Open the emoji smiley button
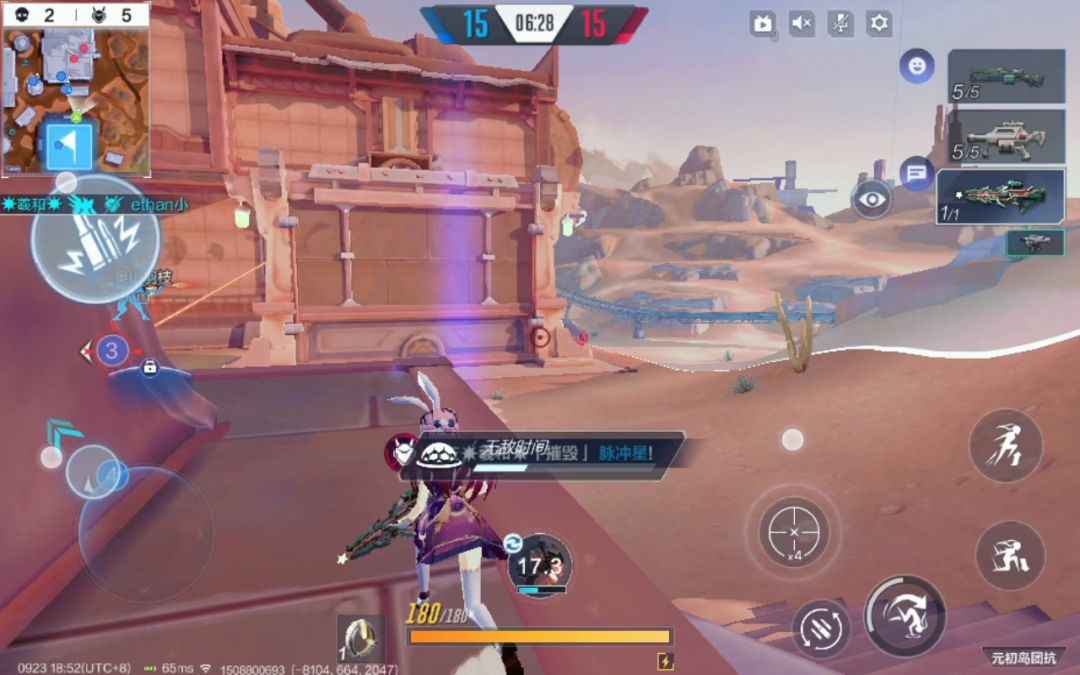 coord(916,66)
